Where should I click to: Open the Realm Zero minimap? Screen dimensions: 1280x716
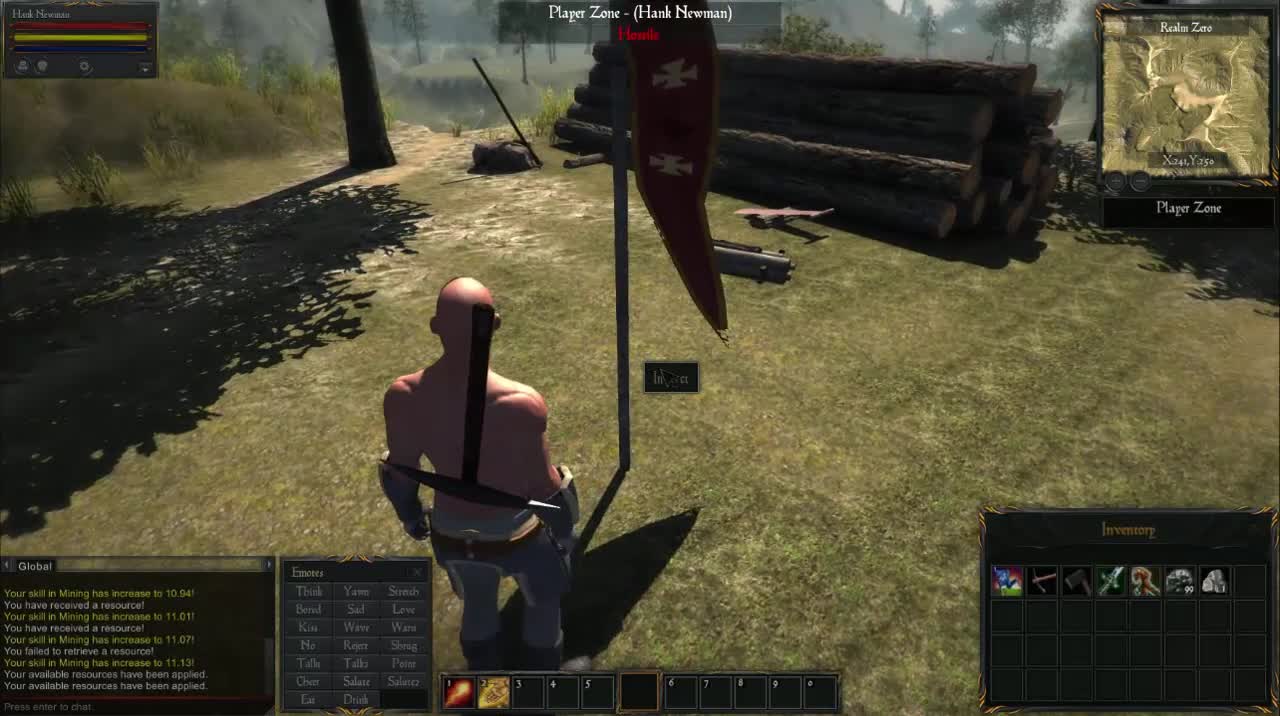[x=1186, y=97]
